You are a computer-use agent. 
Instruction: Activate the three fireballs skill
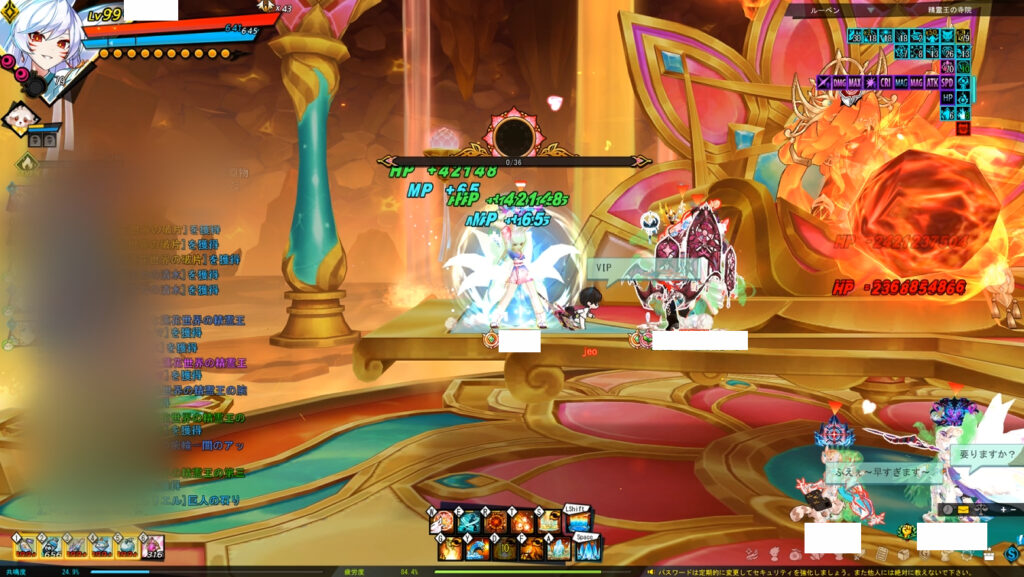coord(523,523)
